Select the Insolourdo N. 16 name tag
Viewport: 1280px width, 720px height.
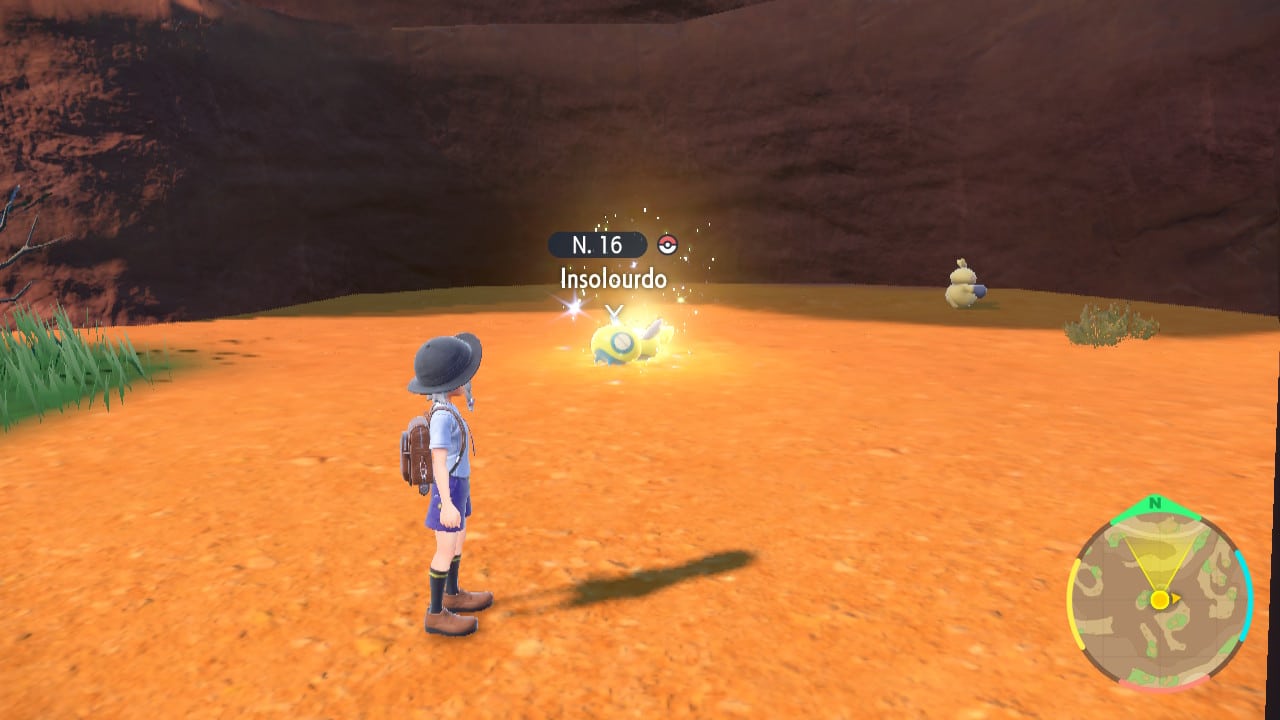point(613,261)
